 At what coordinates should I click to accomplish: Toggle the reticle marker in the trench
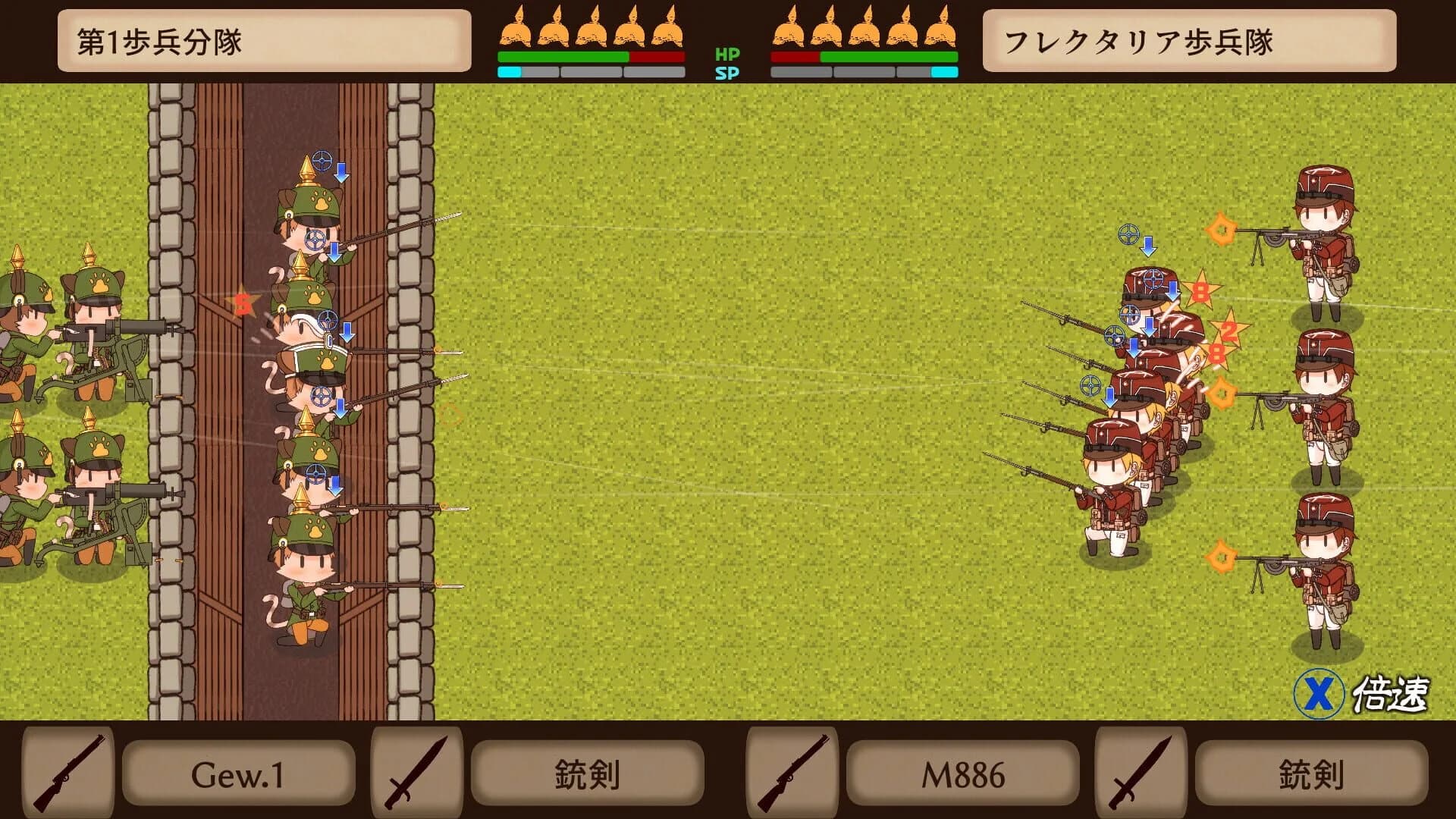click(x=316, y=240)
